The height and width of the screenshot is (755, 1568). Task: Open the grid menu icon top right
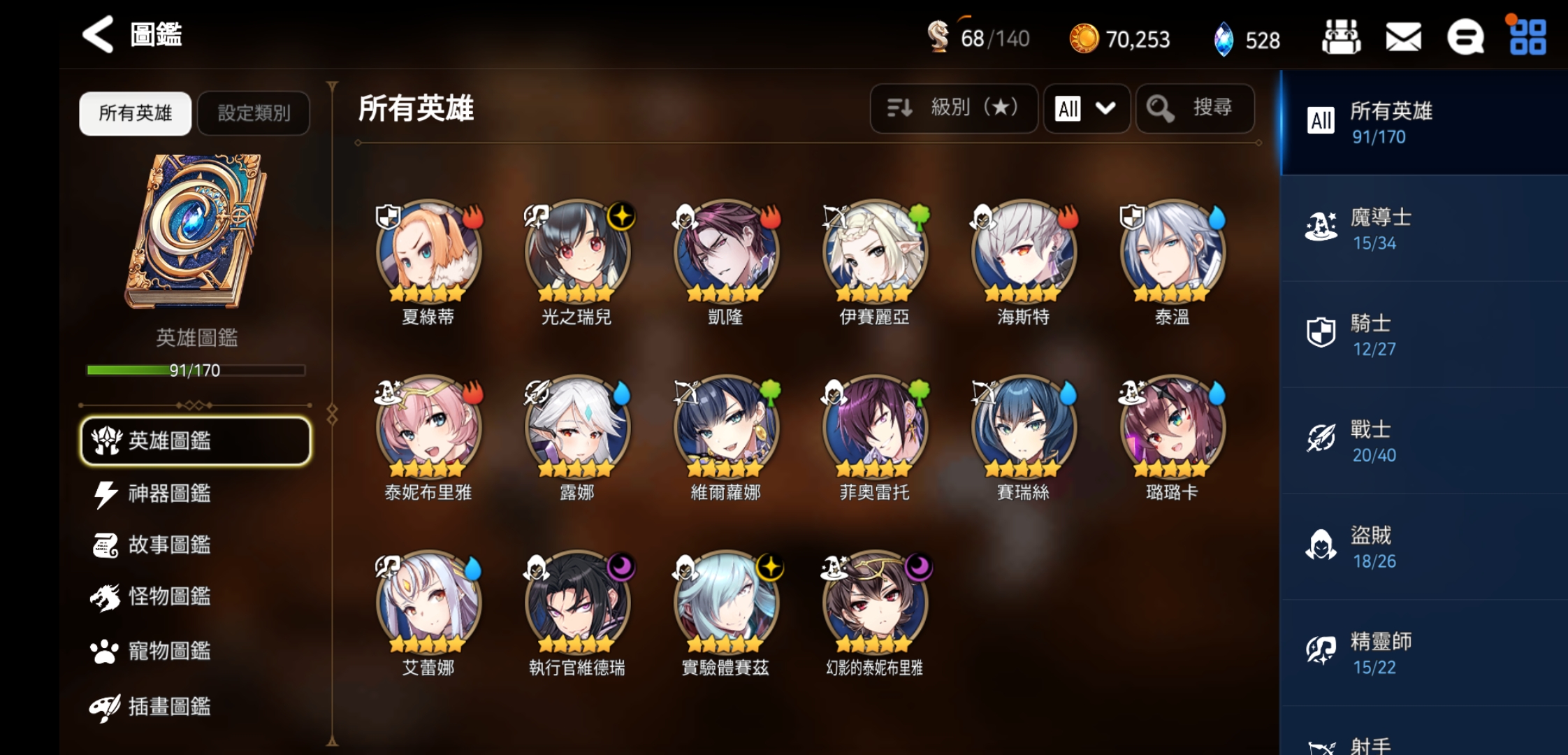tap(1528, 38)
